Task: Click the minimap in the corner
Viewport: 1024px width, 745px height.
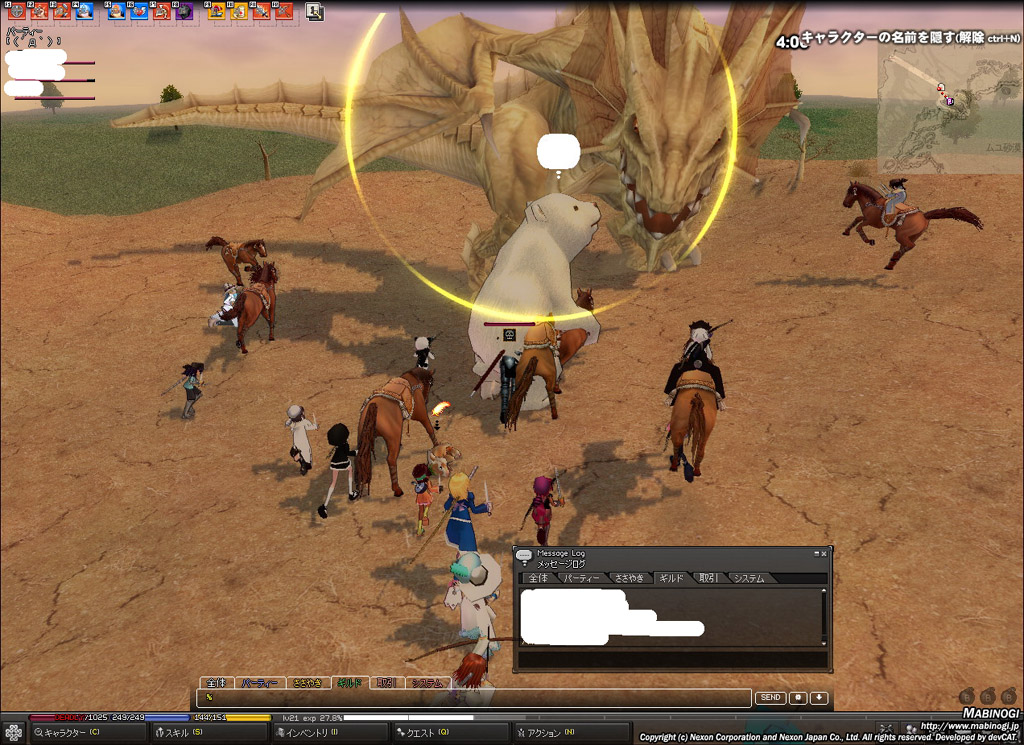Action: click(948, 110)
